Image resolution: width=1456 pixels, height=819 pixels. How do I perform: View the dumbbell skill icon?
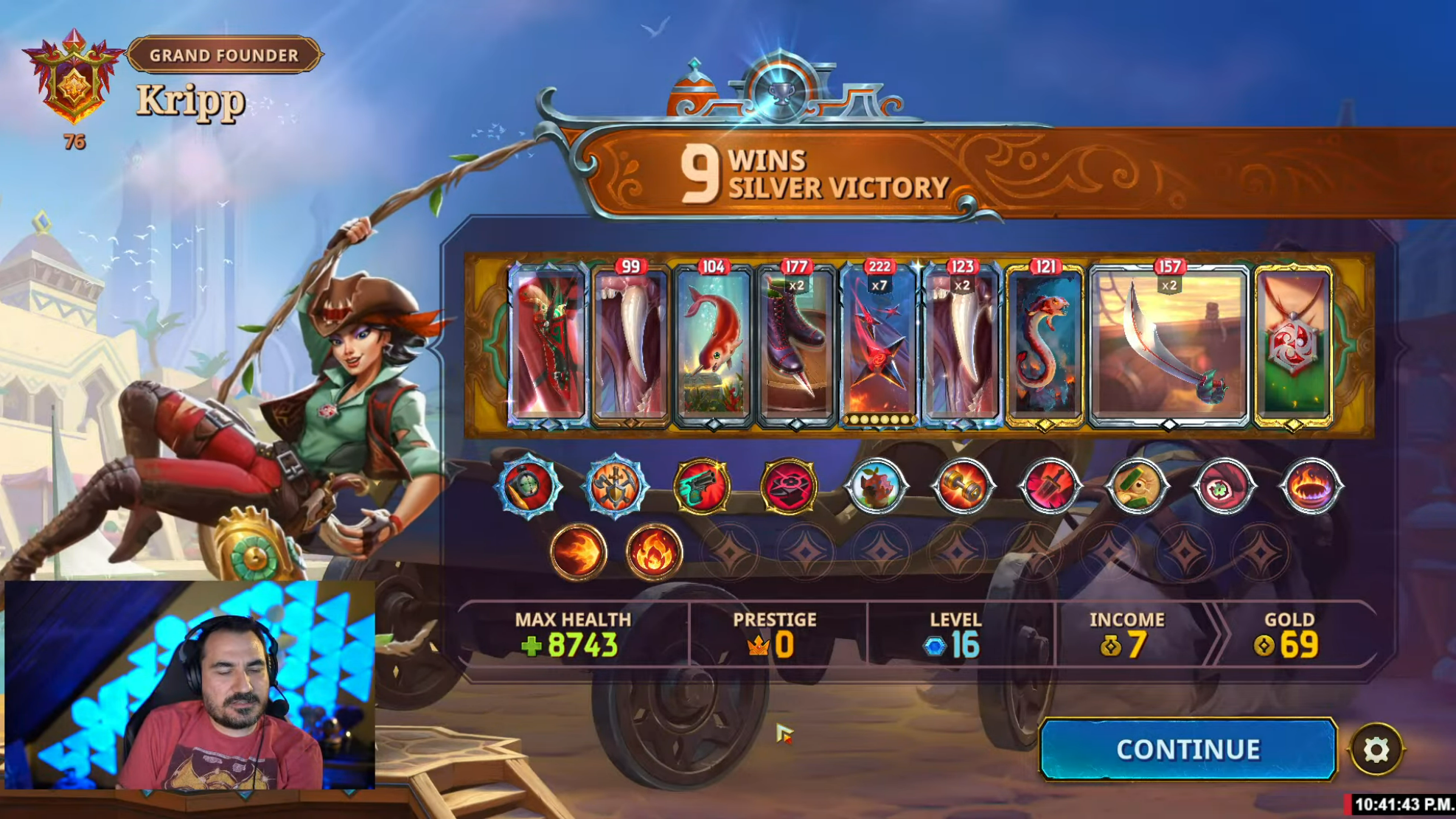coord(963,486)
